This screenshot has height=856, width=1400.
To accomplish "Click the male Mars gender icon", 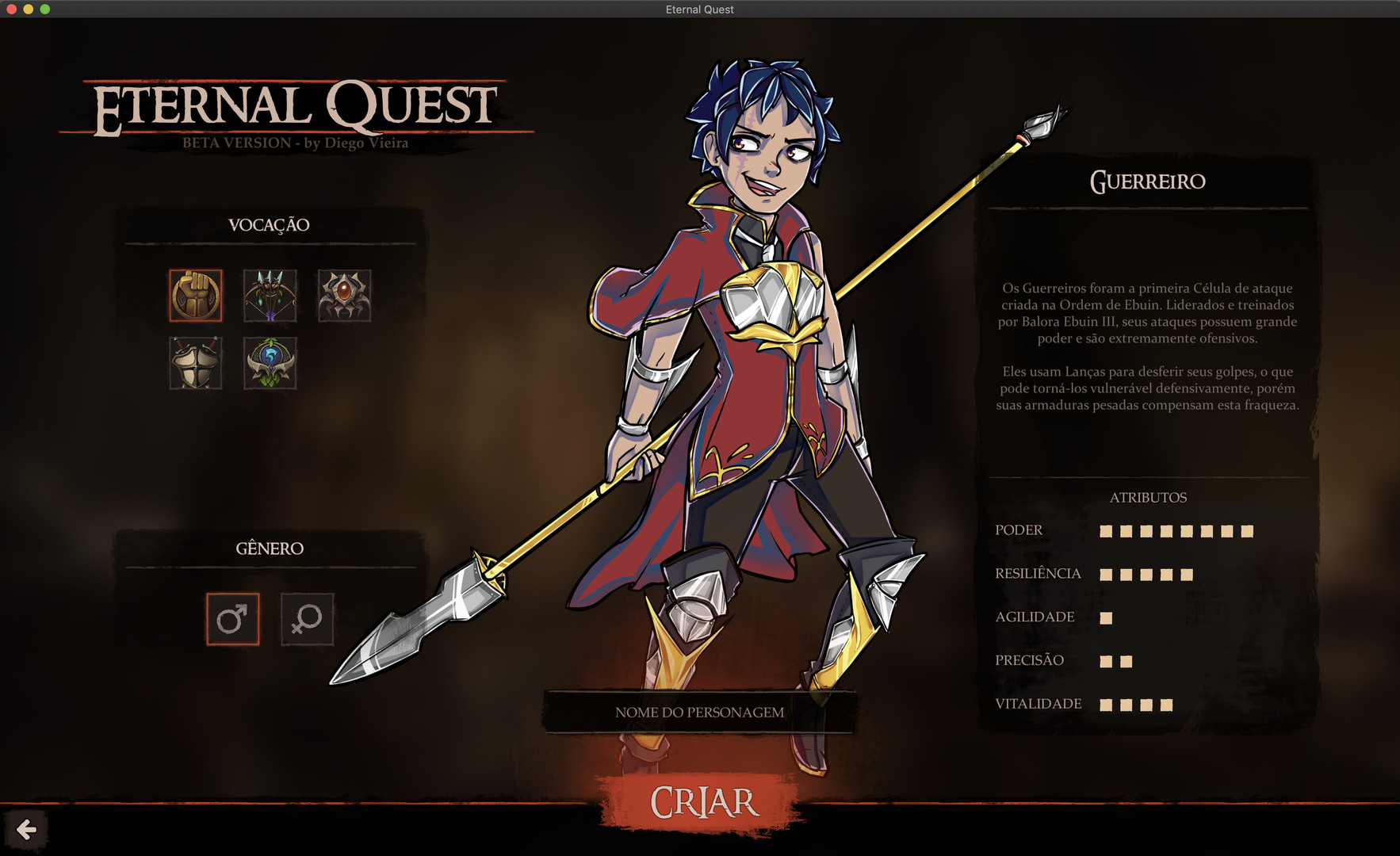I will [x=232, y=619].
